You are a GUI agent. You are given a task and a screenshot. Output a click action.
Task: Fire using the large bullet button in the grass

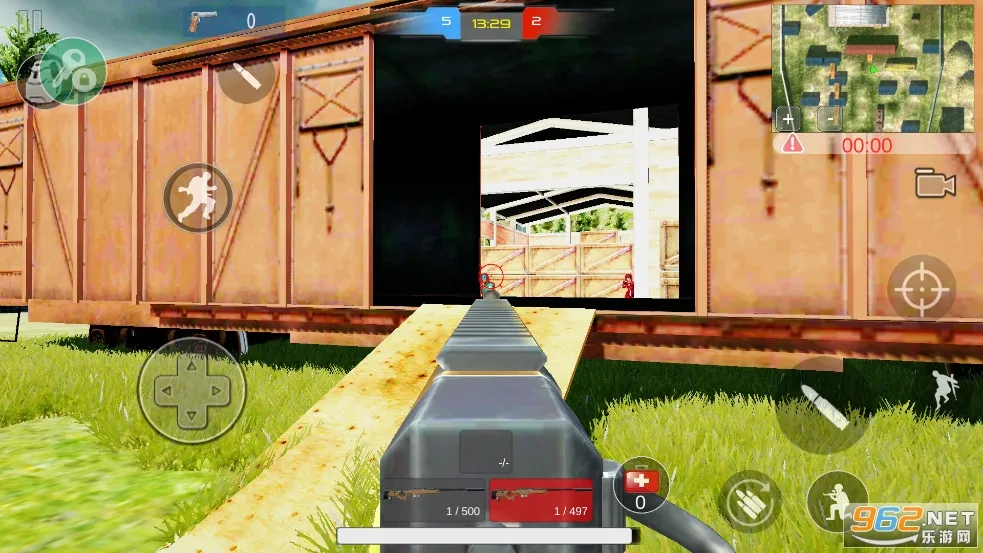(823, 405)
